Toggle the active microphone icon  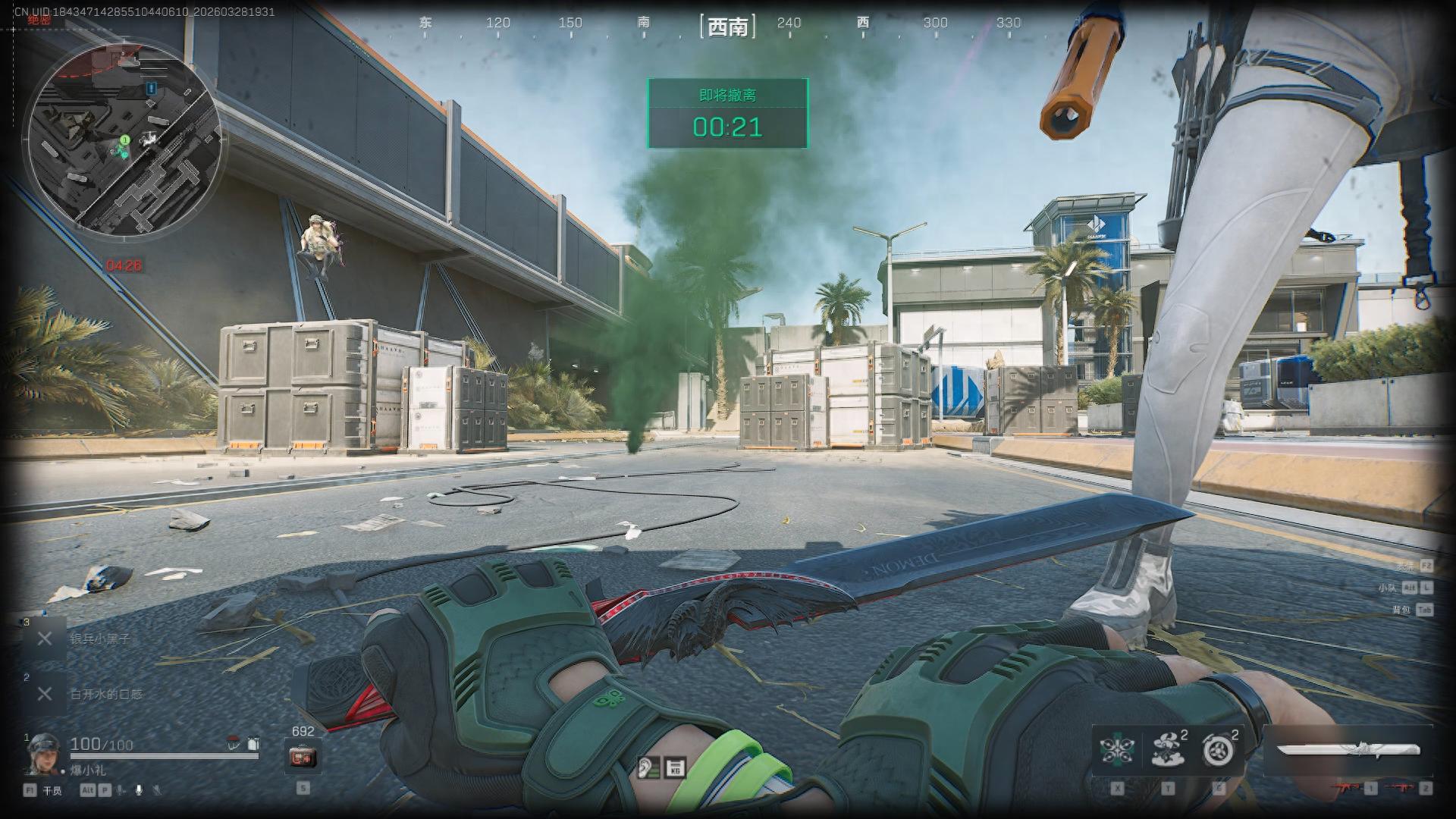(139, 790)
